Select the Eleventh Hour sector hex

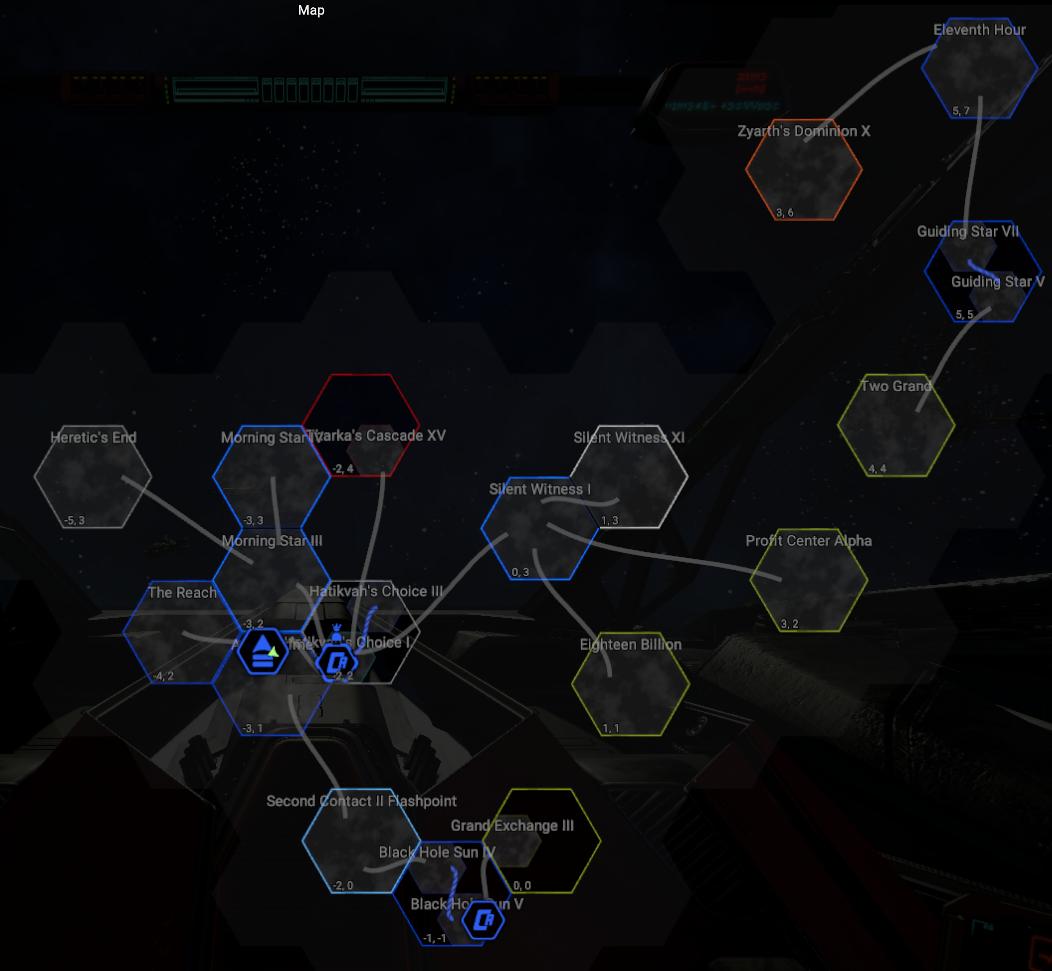click(x=979, y=68)
